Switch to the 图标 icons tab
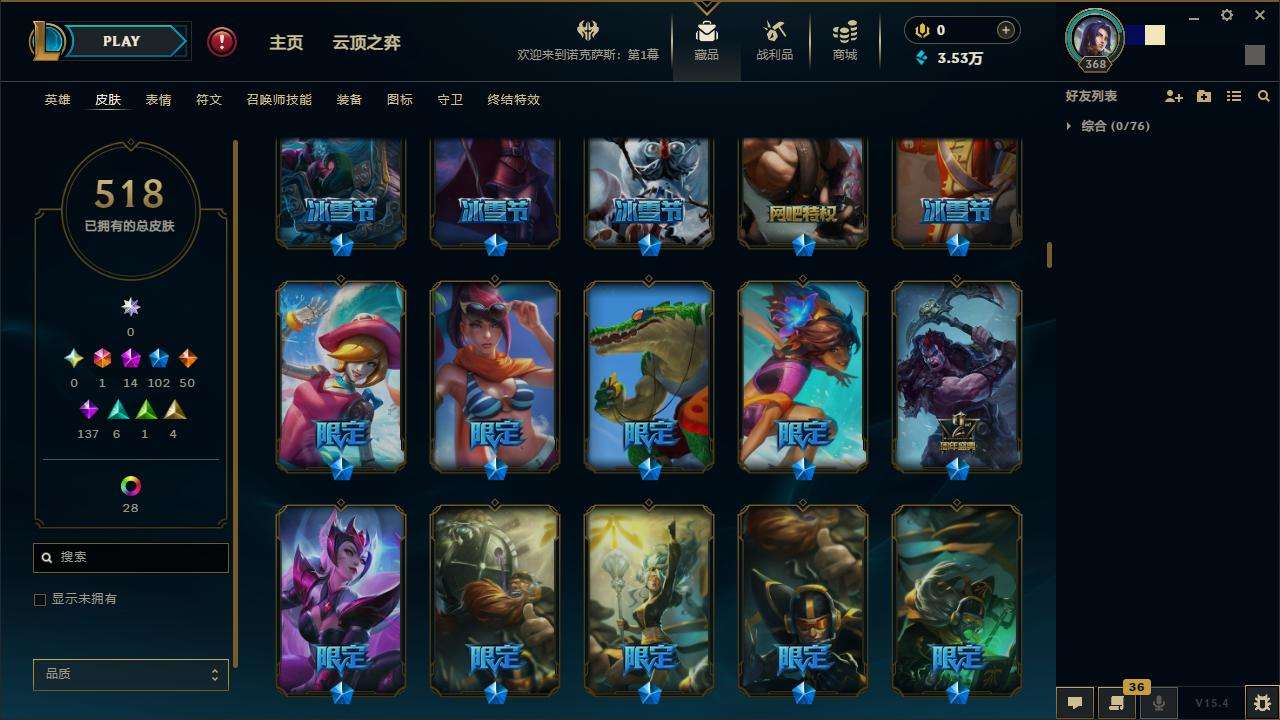The height and width of the screenshot is (720, 1280). pyautogui.click(x=400, y=100)
